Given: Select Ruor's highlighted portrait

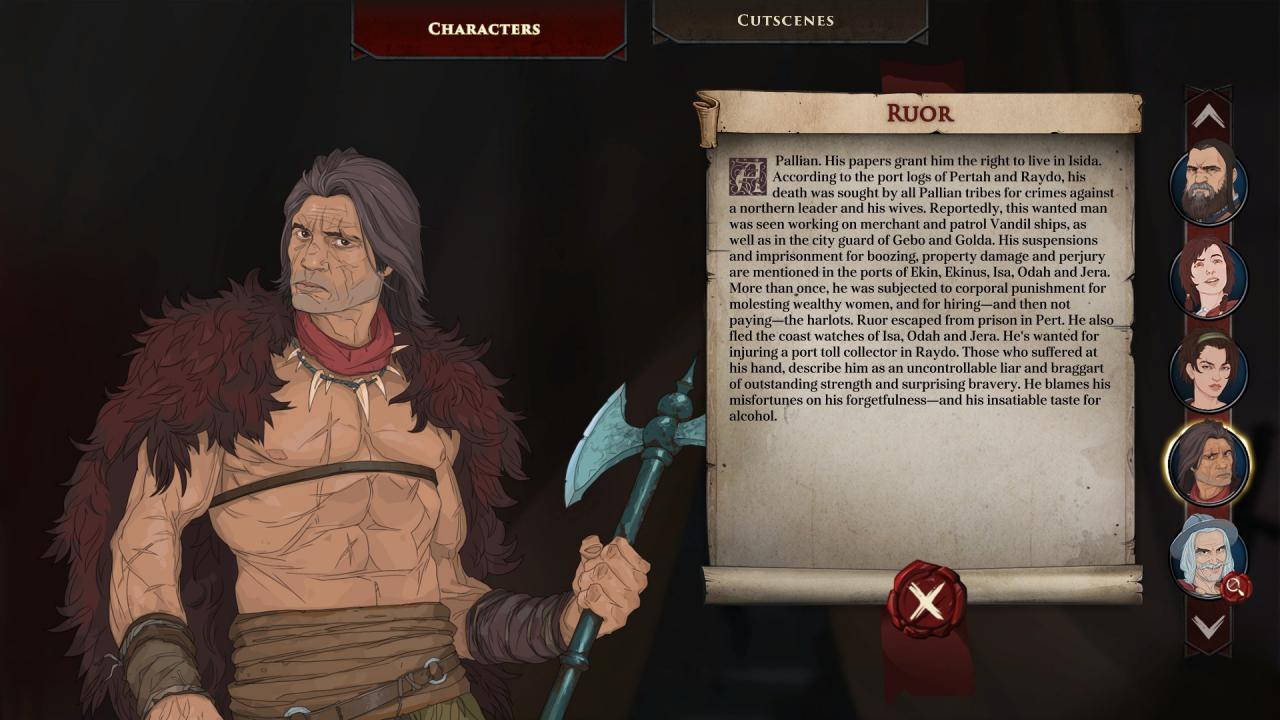Looking at the screenshot, I should tap(1208, 464).
